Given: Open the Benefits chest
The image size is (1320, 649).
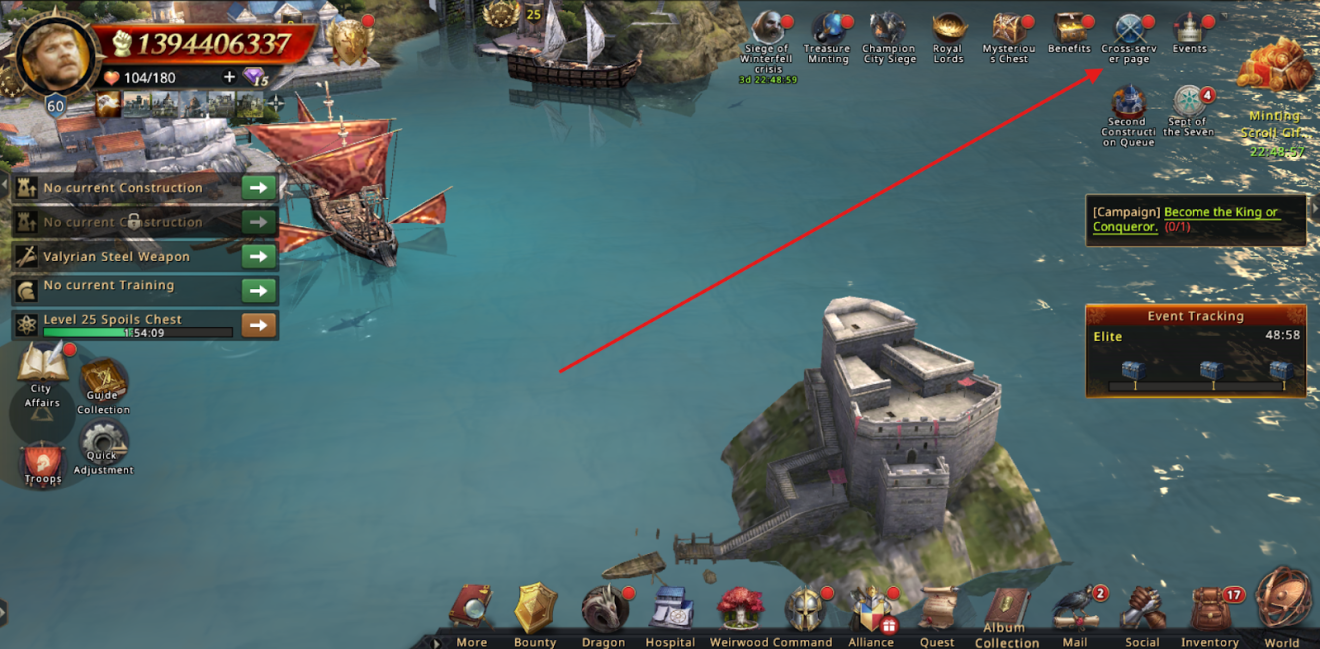Looking at the screenshot, I should [1069, 28].
